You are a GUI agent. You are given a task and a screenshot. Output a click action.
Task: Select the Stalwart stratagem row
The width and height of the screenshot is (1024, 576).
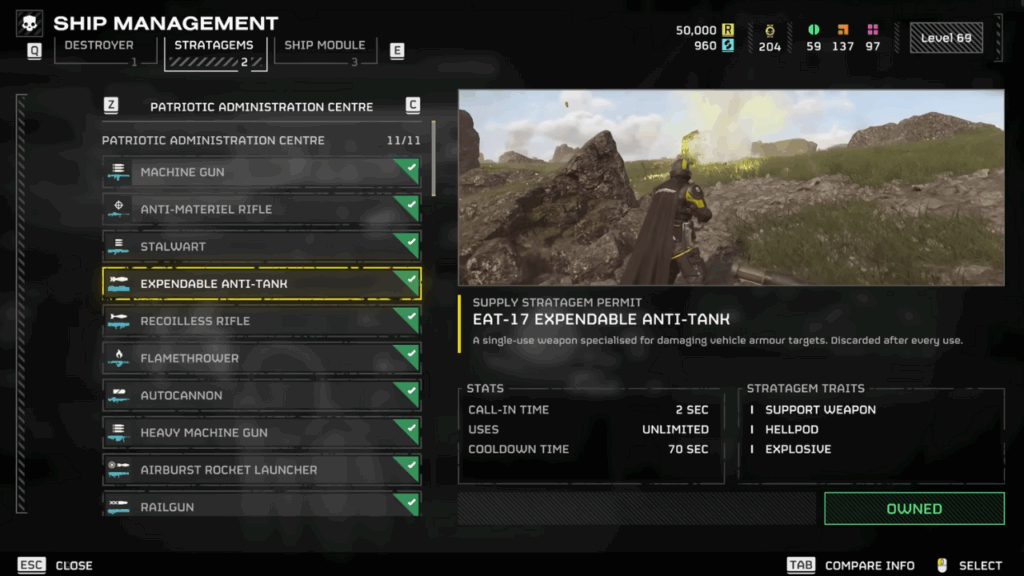(261, 246)
